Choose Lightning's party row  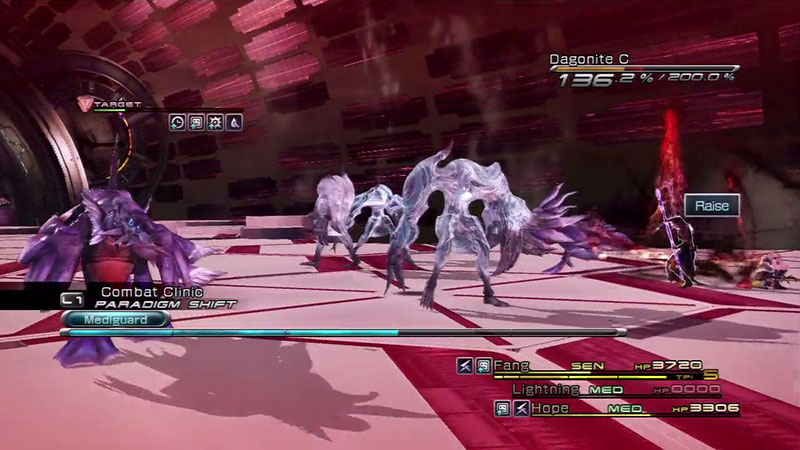tap(546, 388)
